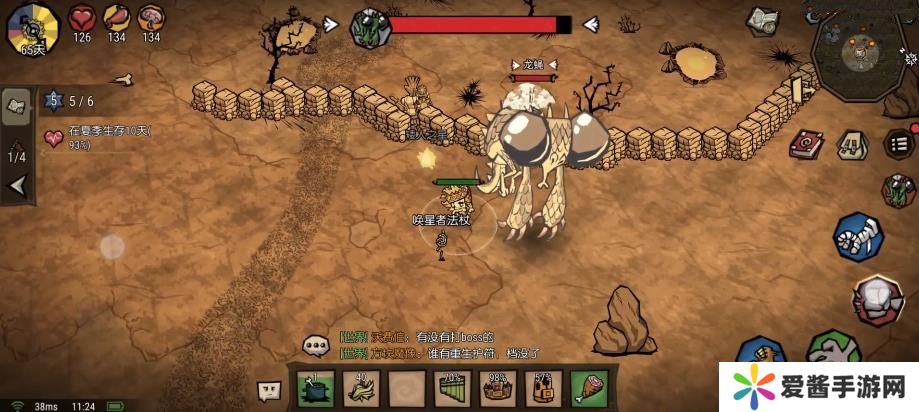The height and width of the screenshot is (412, 919).
Task: Open the red recipe book
Action: pos(805,144)
